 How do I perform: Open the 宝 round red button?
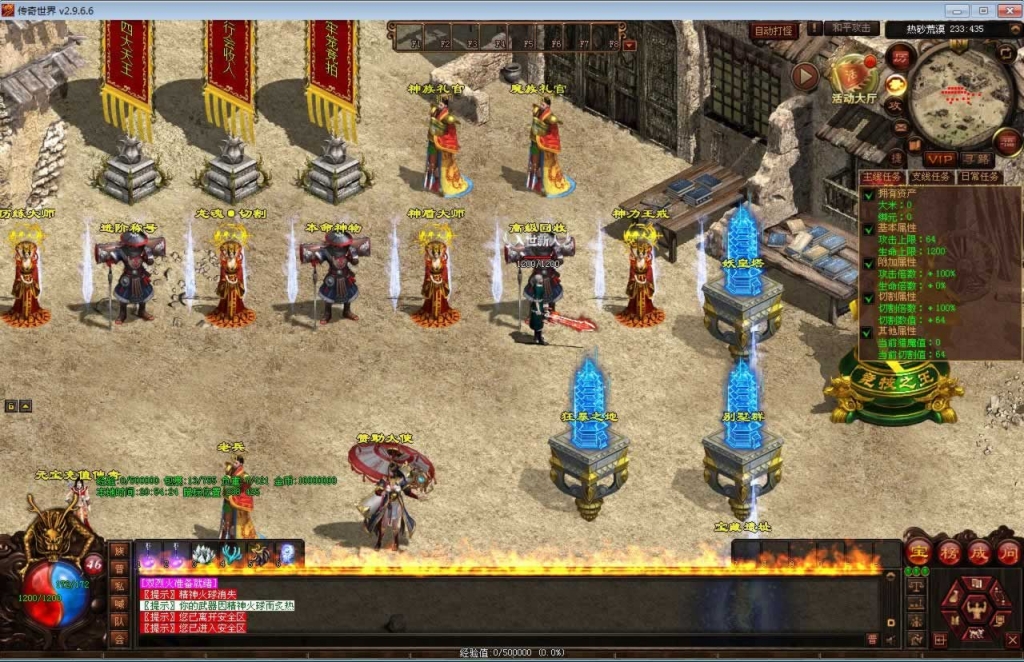917,552
